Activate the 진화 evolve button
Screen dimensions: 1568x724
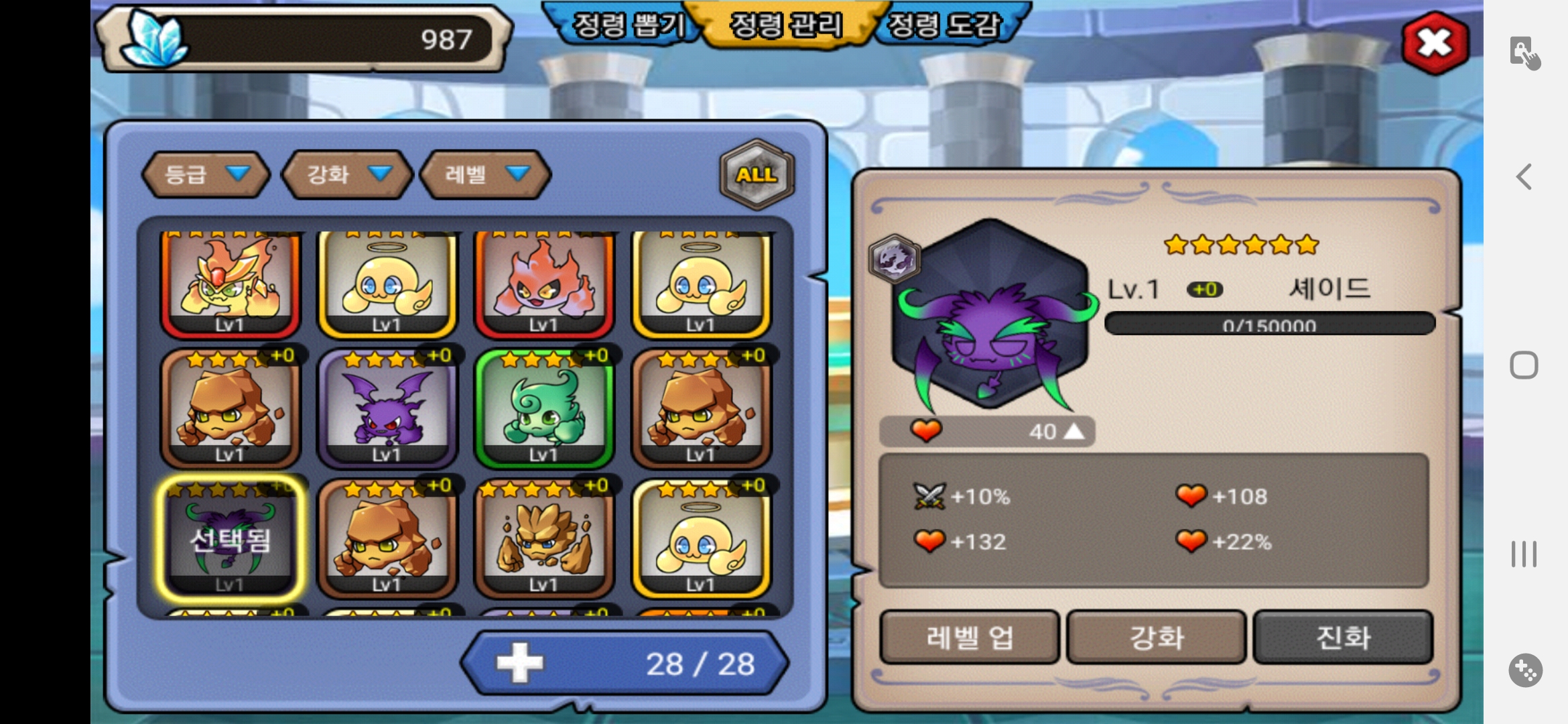1343,637
